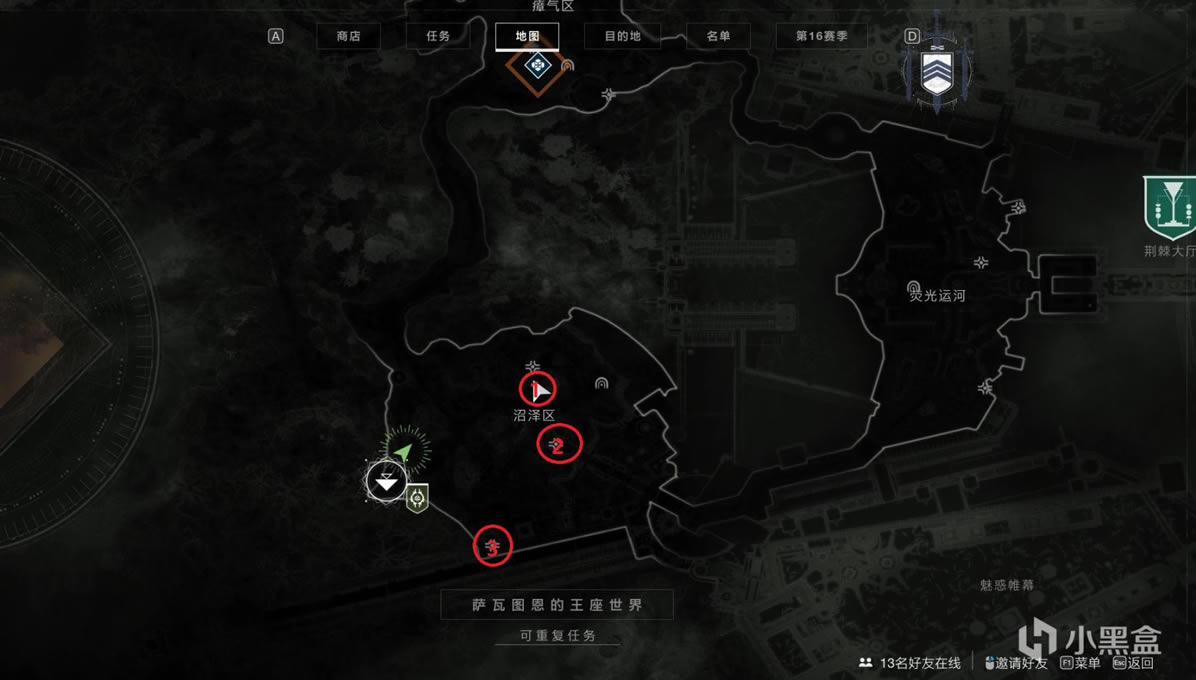Open the 可重复任务 repeatable activities panel
This screenshot has height=680, width=1196.
coord(557,636)
